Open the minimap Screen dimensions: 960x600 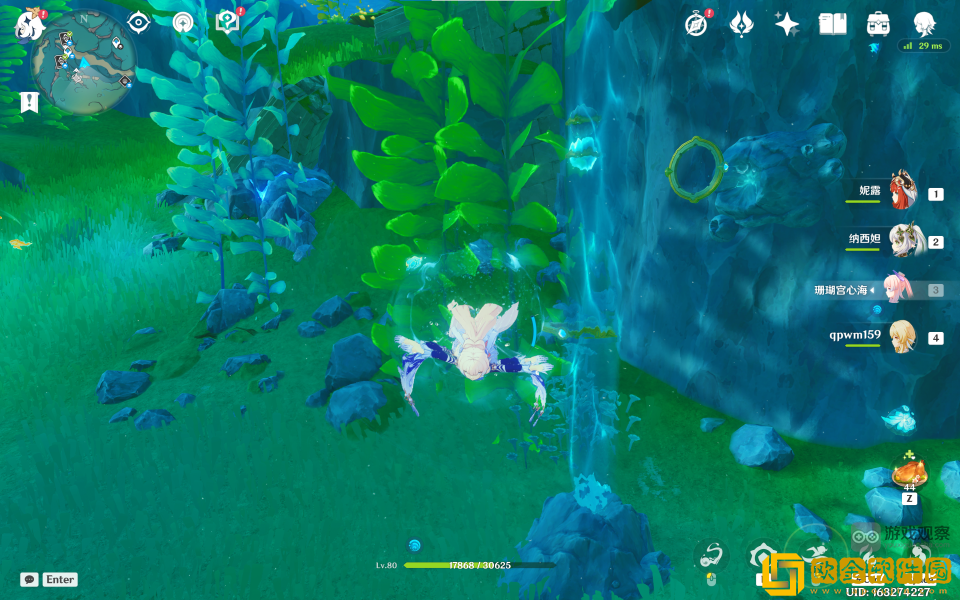[83, 62]
